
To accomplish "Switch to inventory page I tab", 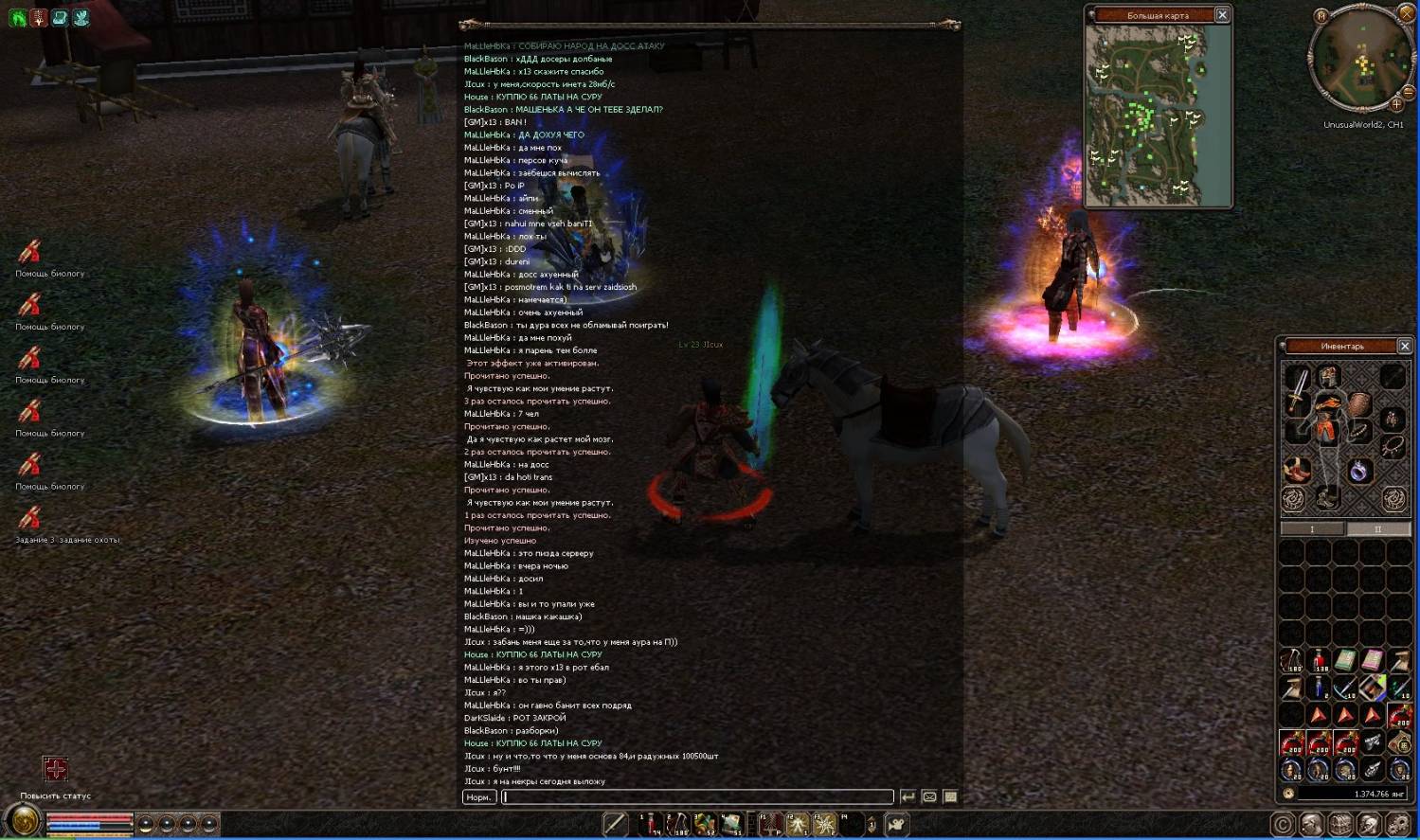I will pyautogui.click(x=1312, y=529).
